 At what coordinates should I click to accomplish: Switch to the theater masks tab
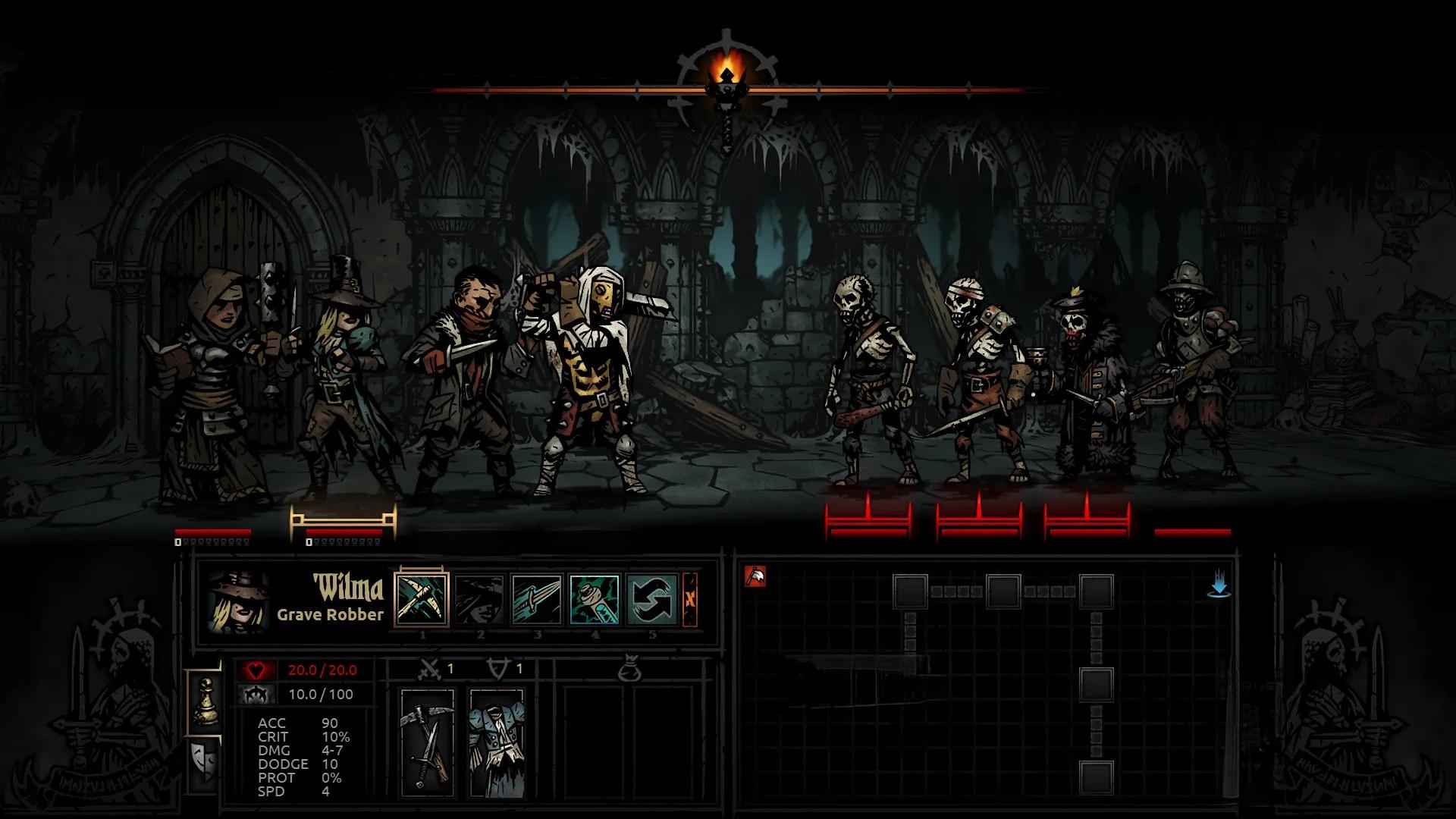click(206, 761)
